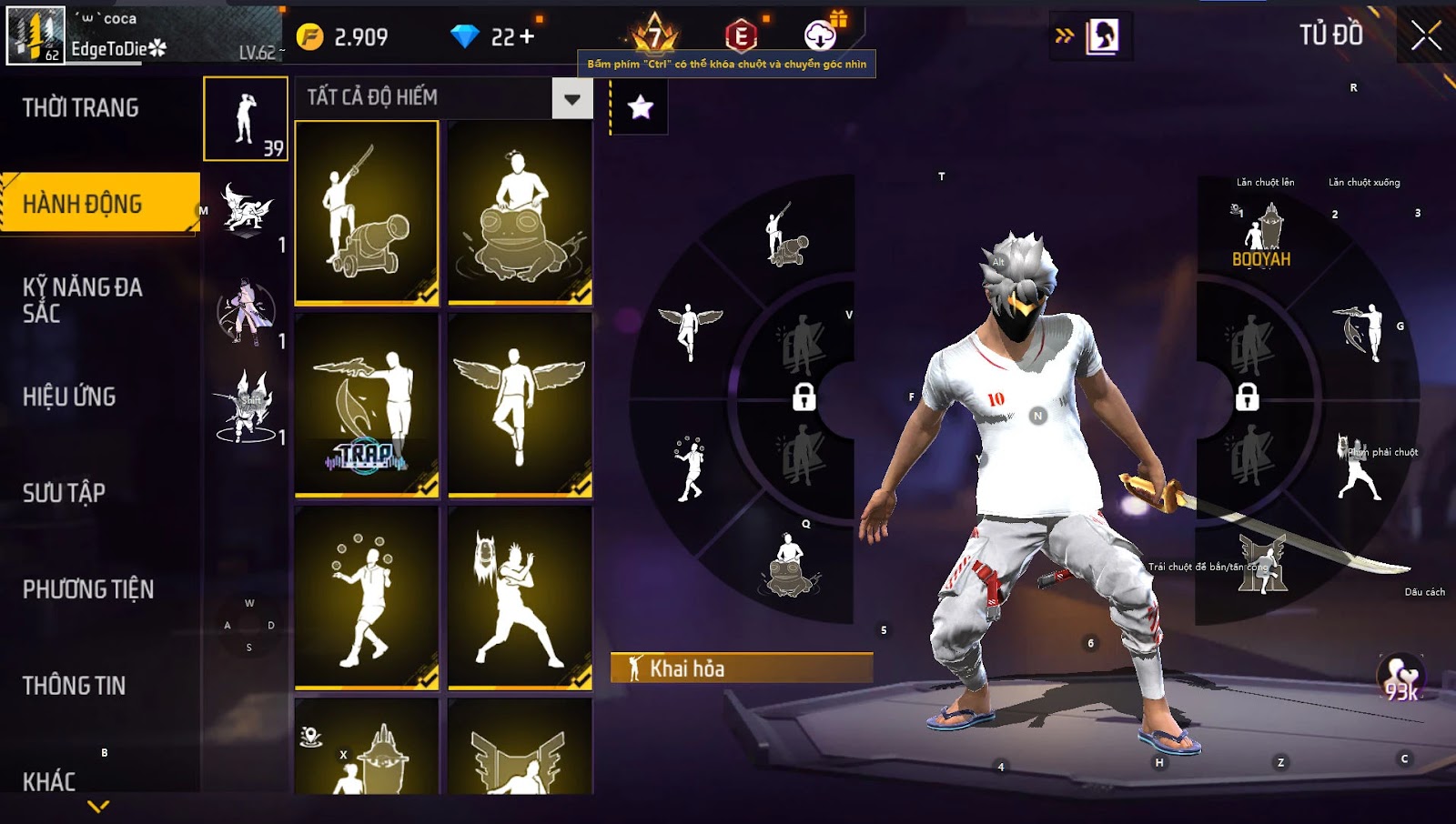This screenshot has width=1456, height=824.
Task: Click the BOOYAH emote wheel slot
Action: [1261, 238]
